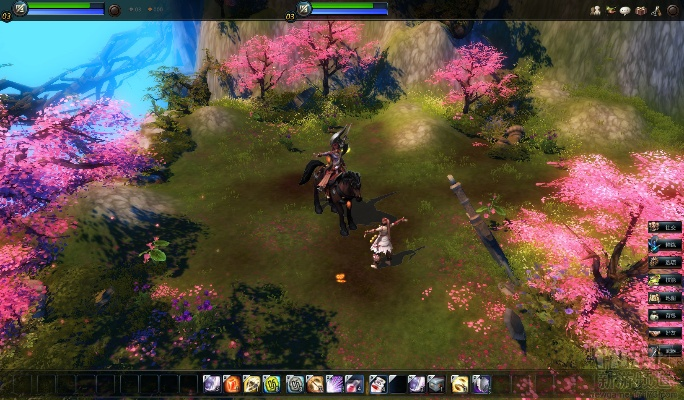Open the chat speech bubble icon
This screenshot has width=684, height=400.
(625, 10)
